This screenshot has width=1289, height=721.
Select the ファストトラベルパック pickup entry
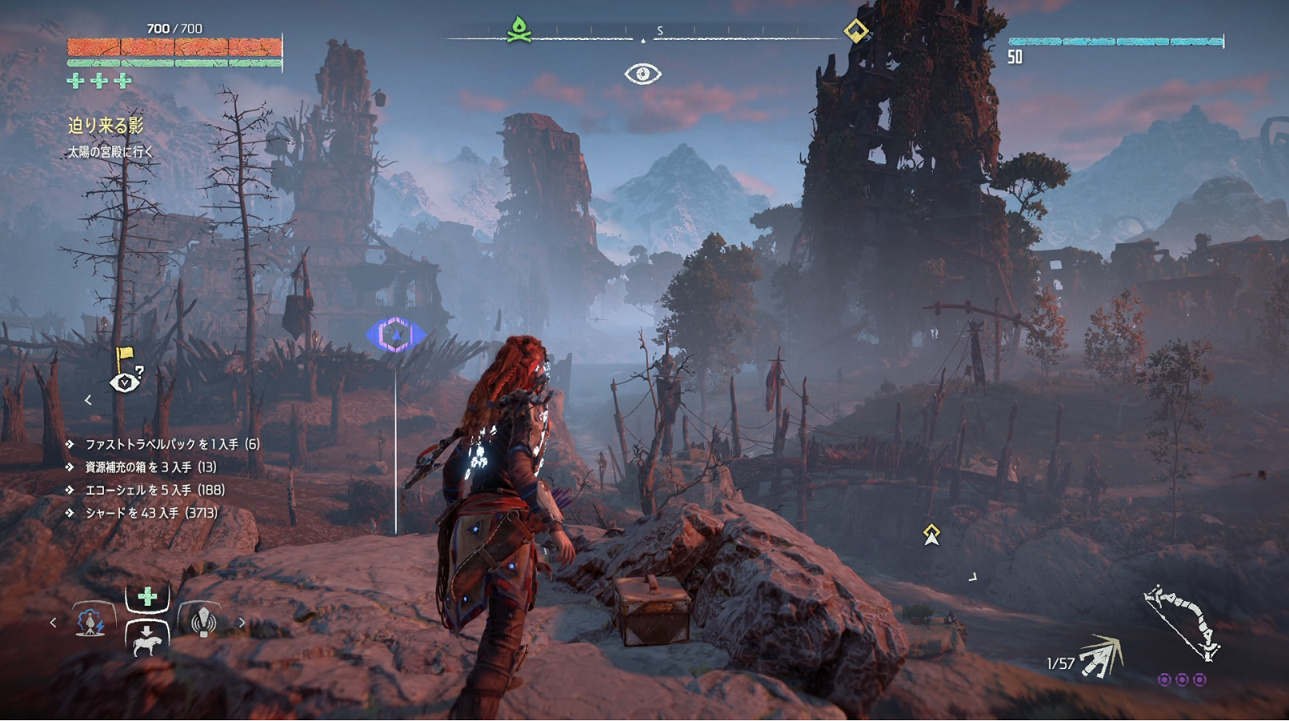(x=170, y=444)
